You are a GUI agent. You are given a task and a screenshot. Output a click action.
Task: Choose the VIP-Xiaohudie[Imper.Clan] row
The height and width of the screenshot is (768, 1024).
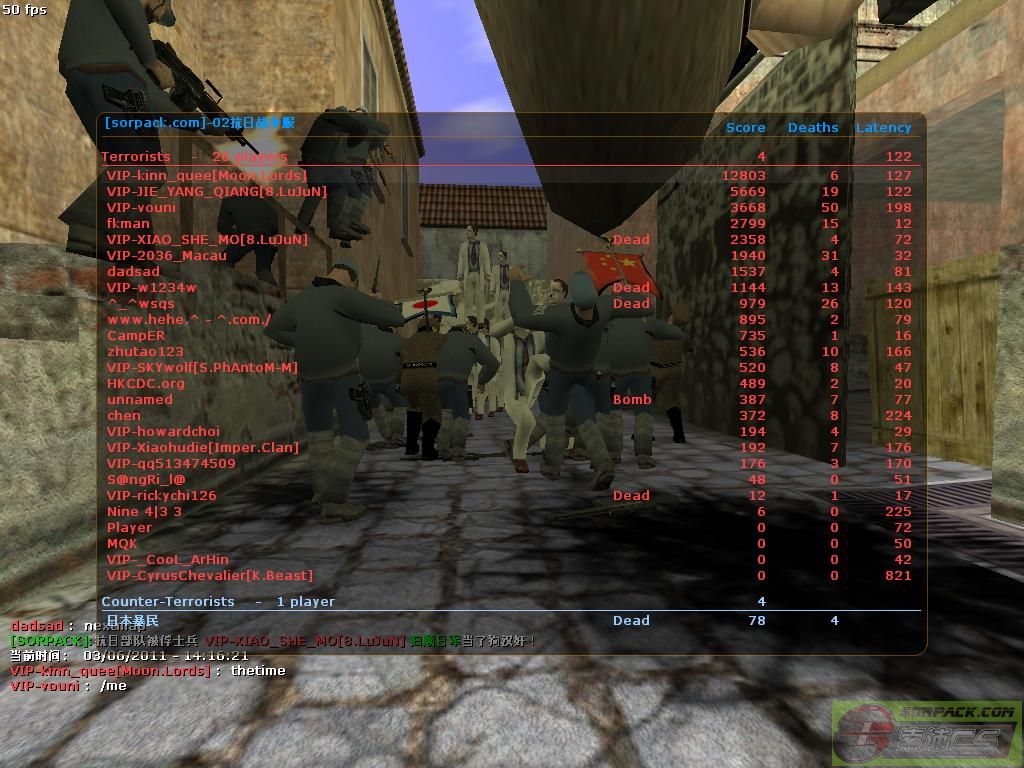click(x=203, y=448)
